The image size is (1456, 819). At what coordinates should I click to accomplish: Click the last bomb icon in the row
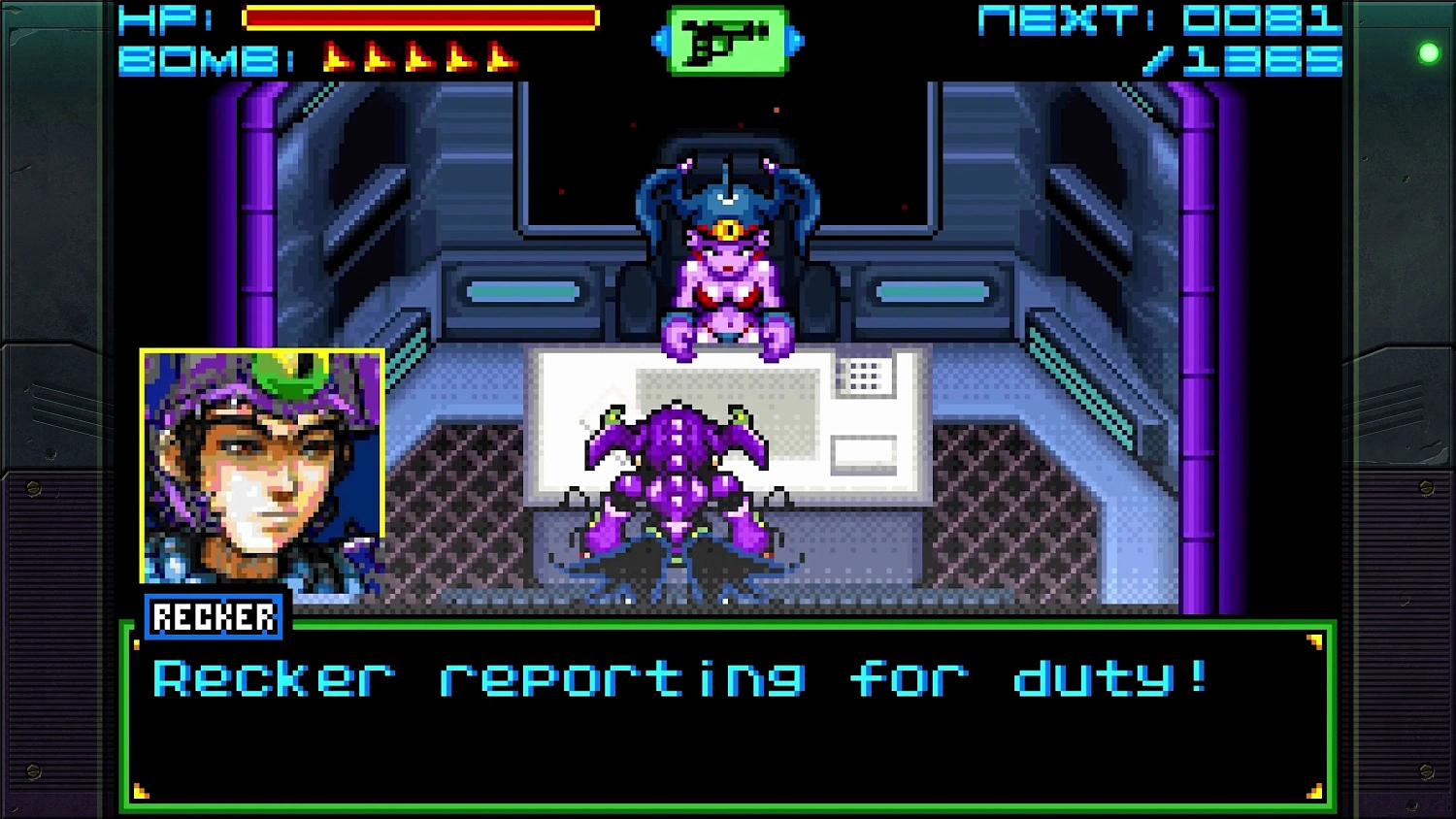500,56
